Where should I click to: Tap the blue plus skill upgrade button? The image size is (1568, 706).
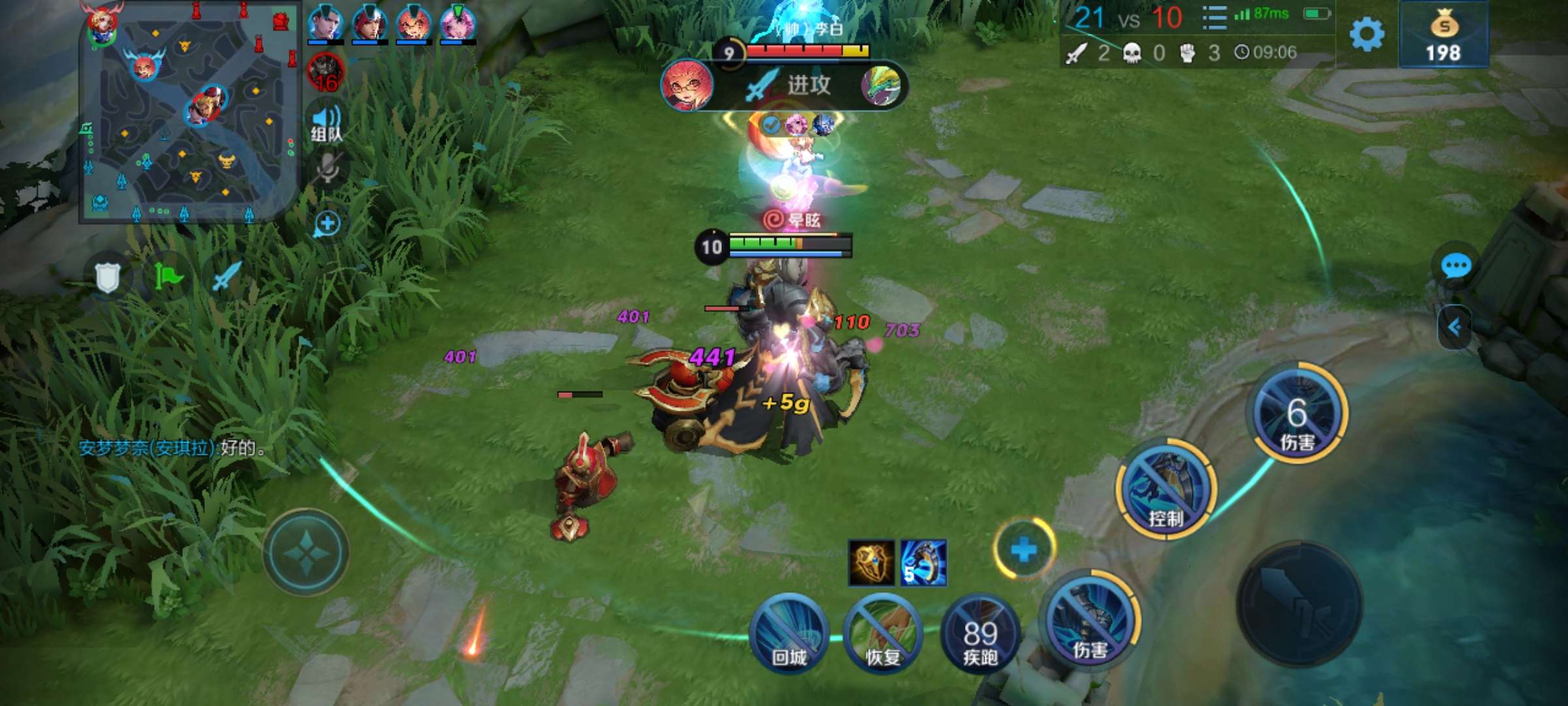(1024, 550)
